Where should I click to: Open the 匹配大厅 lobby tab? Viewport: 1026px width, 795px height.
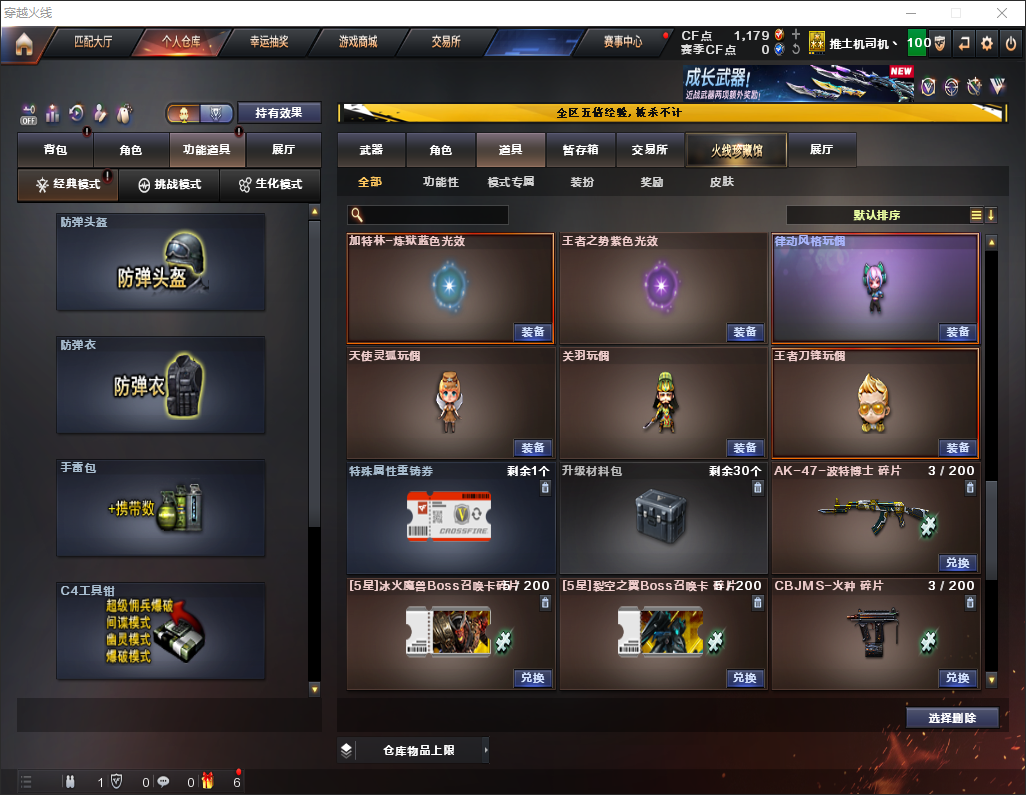coord(93,42)
